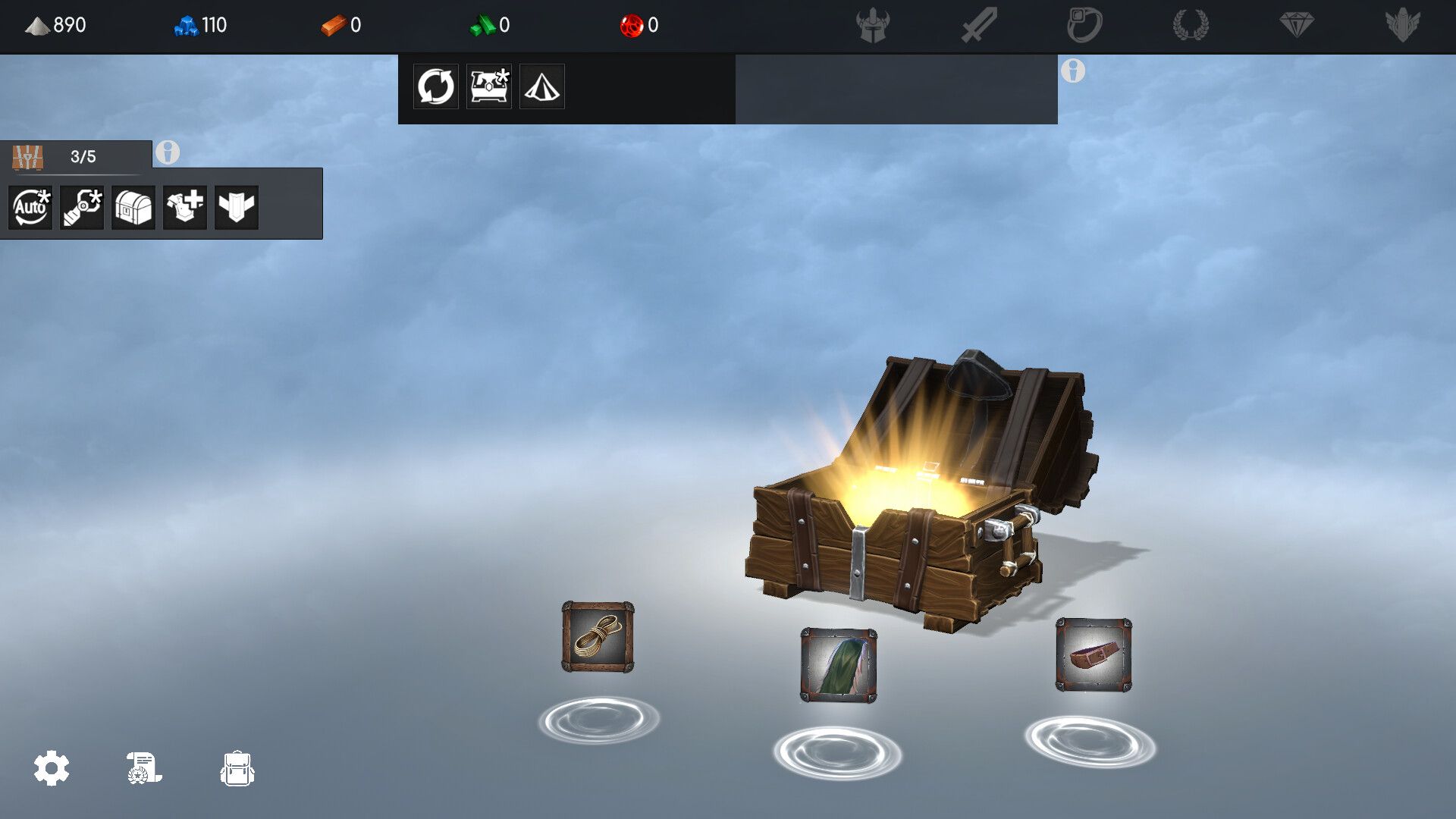Image resolution: width=1456 pixels, height=819 pixels.
Task: Open the diamond gems tab
Action: pyautogui.click(x=1297, y=25)
